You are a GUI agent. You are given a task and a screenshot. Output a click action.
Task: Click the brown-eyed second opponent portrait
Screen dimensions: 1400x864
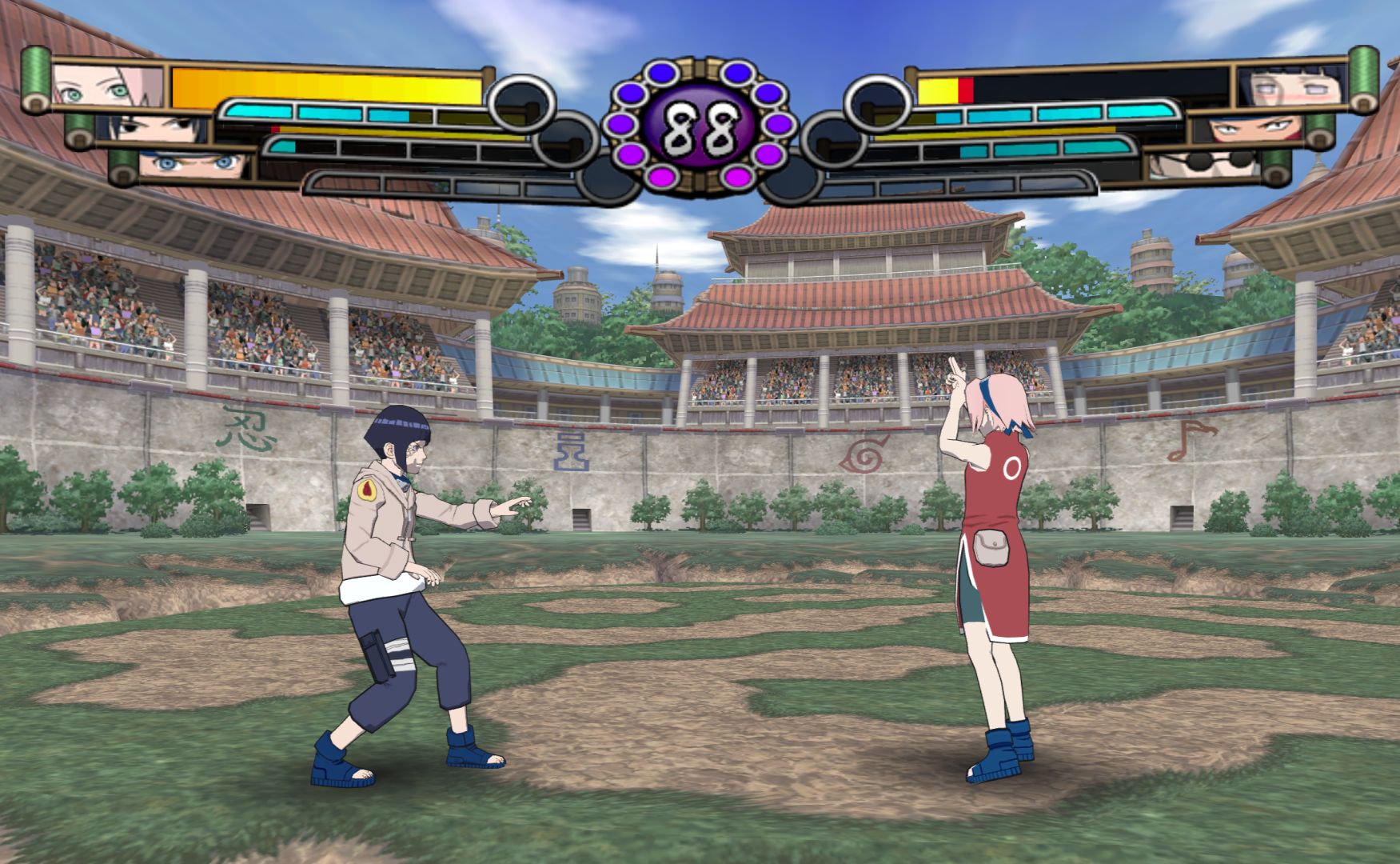click(x=1247, y=129)
